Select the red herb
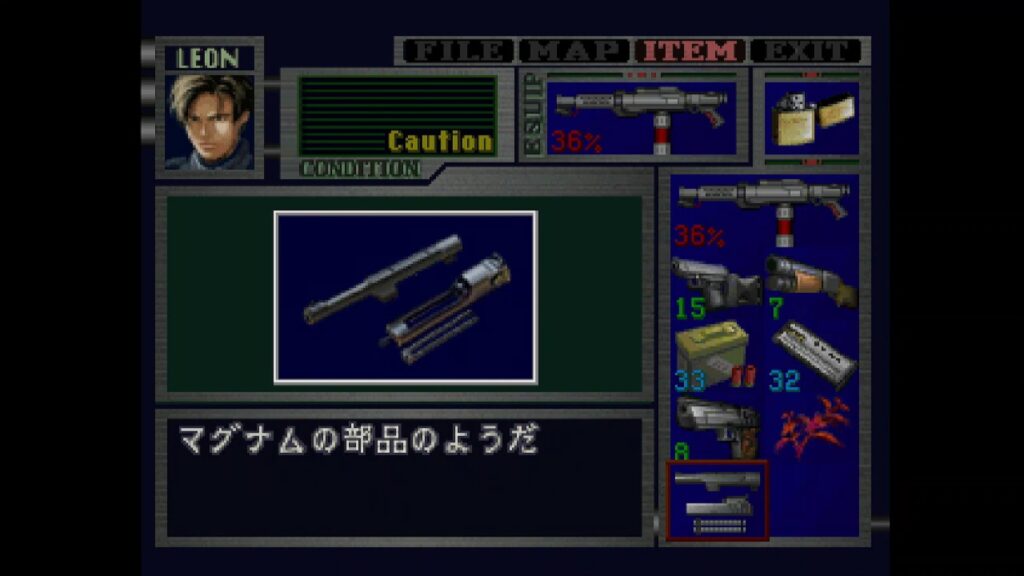 811,427
